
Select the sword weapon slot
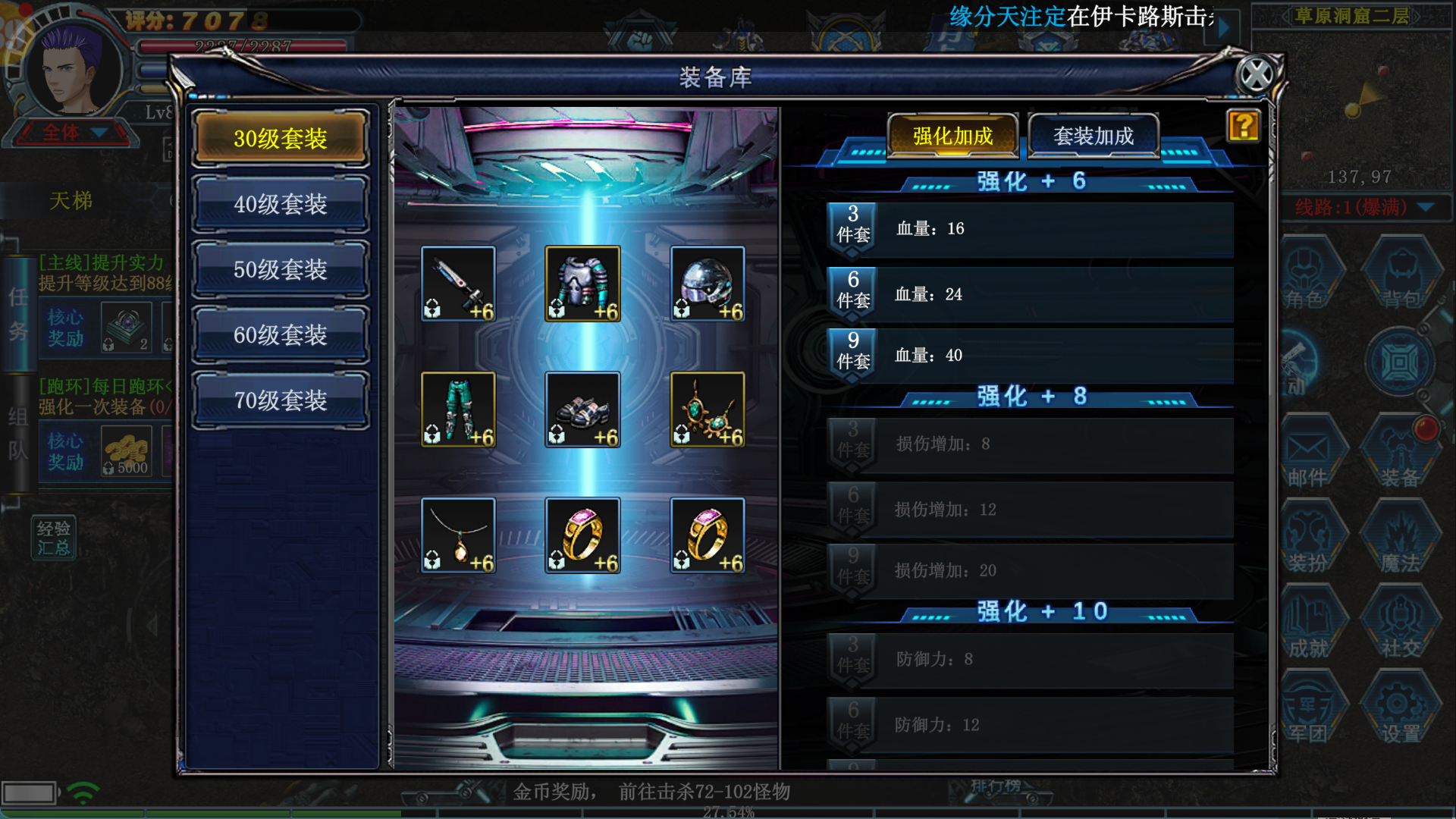(458, 284)
